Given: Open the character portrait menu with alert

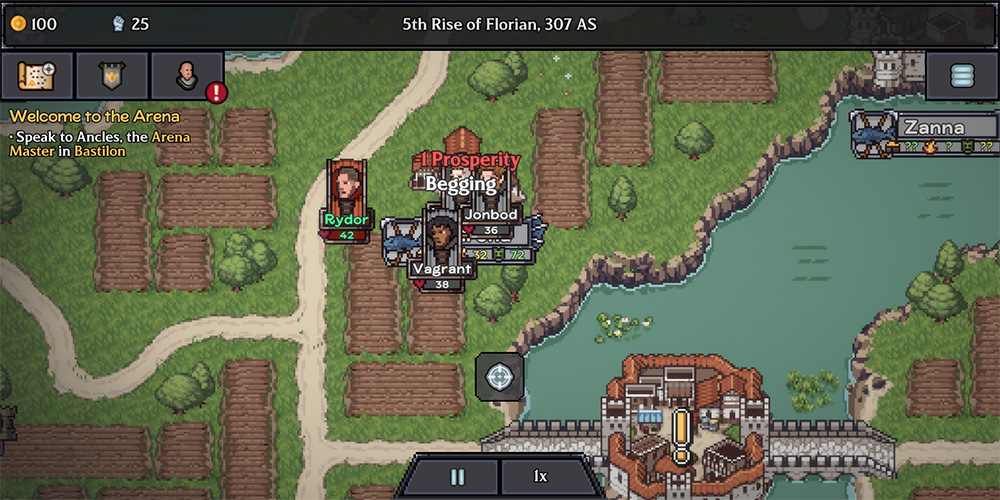Looking at the screenshot, I should pos(187,76).
